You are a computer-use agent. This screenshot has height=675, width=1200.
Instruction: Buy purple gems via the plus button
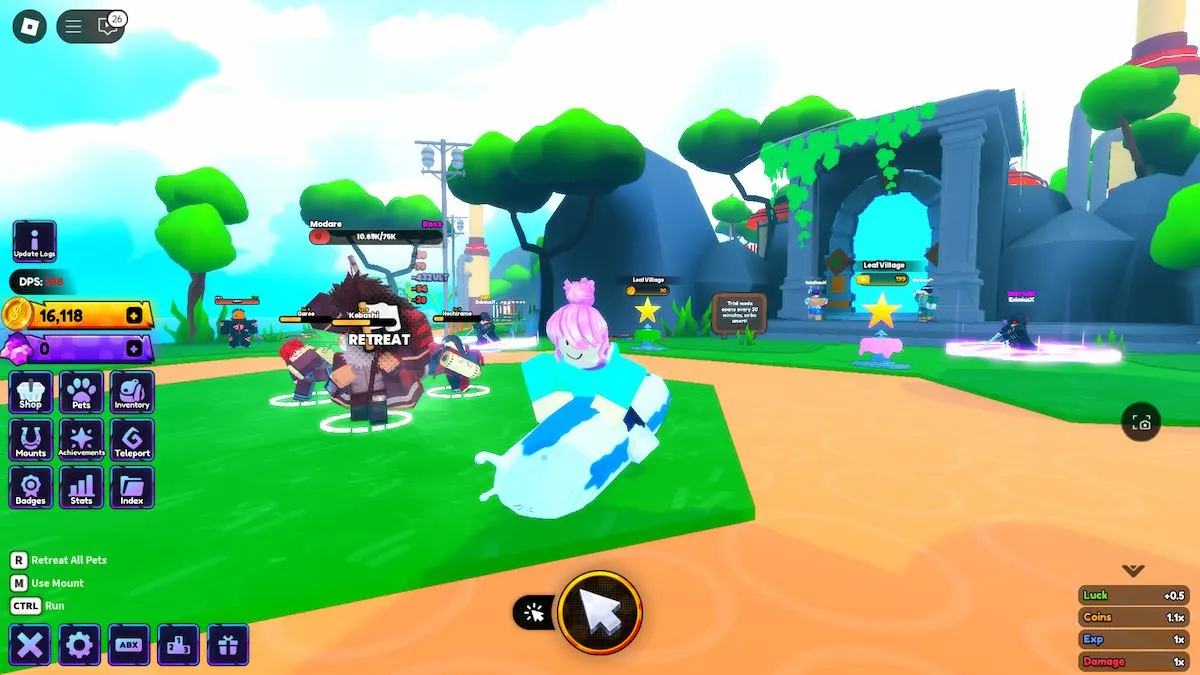(134, 349)
